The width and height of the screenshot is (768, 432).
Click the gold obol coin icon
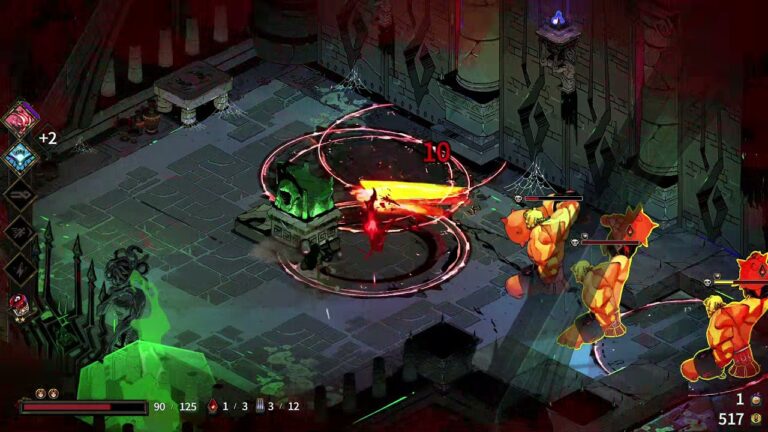(x=757, y=419)
